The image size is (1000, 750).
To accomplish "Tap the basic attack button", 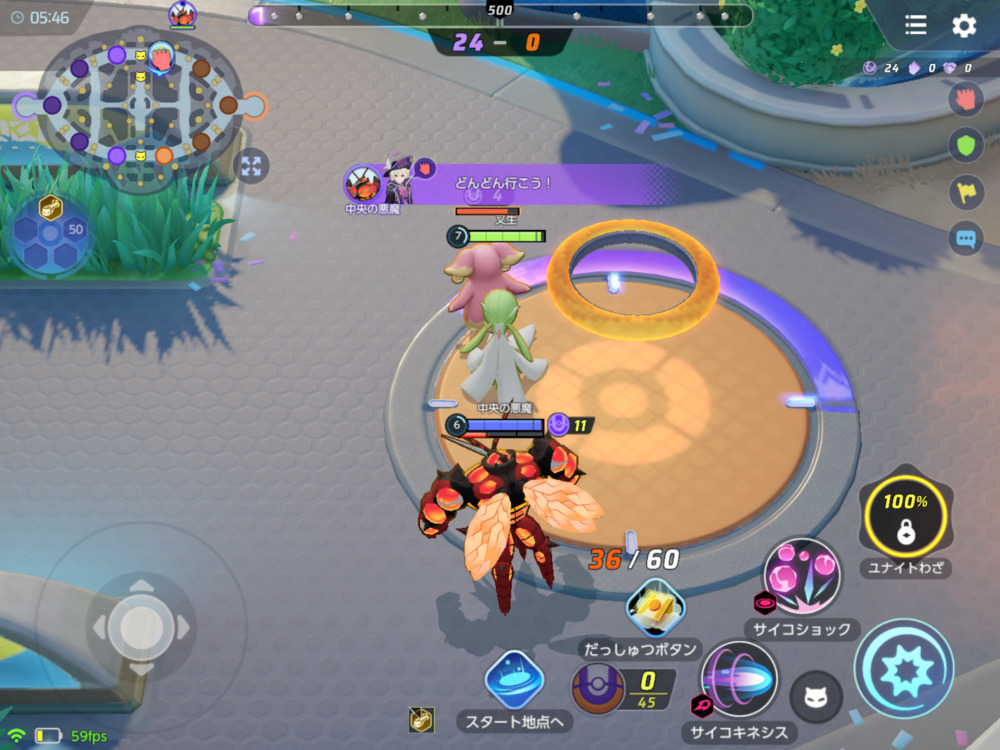I will pos(904,668).
